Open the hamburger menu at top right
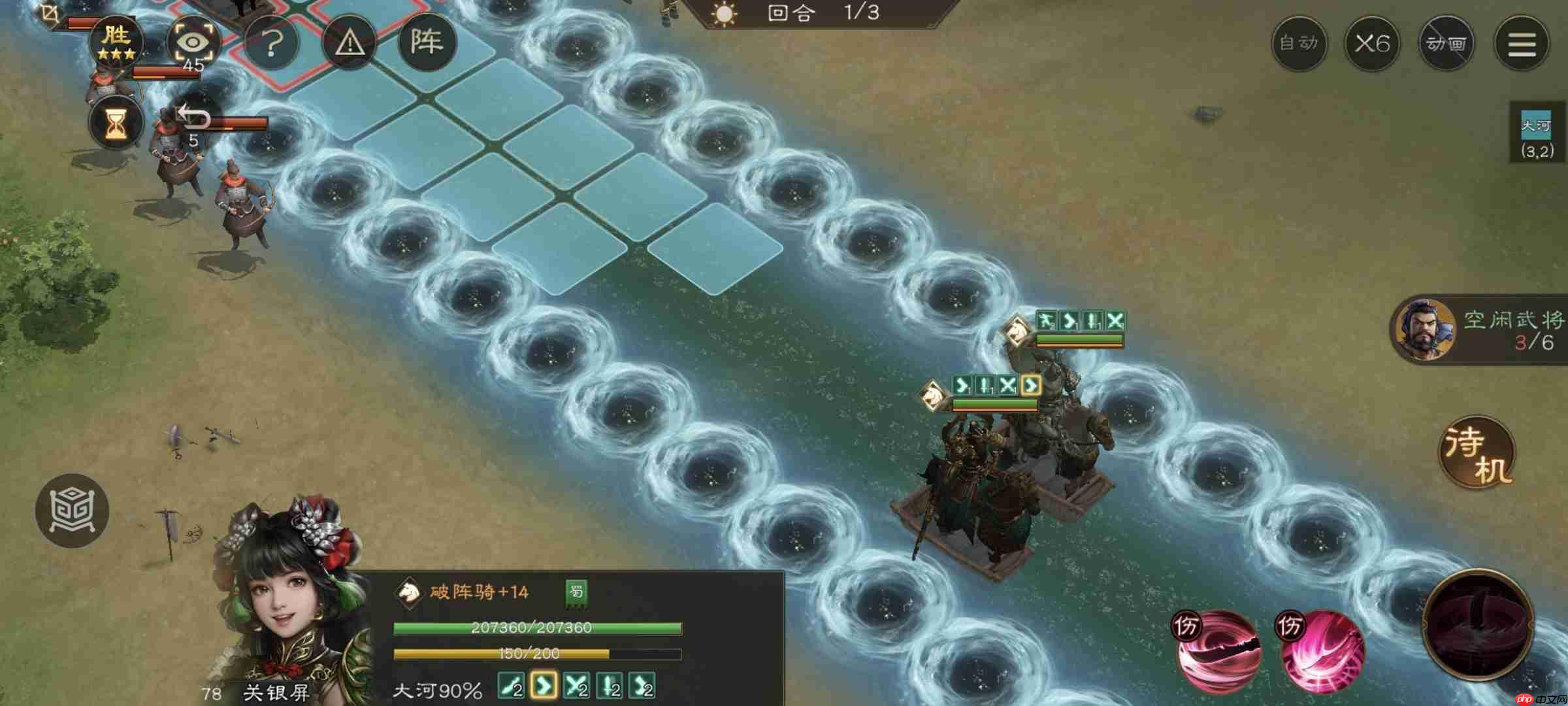Screen dimensions: 1568x706 pyautogui.click(x=1522, y=43)
